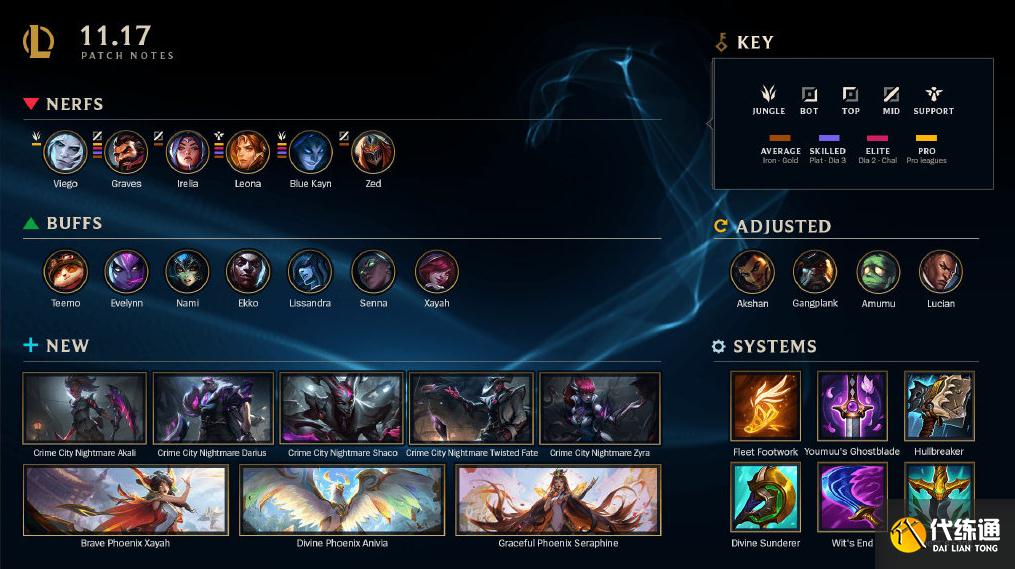The image size is (1015, 569).
Task: Choose the Lissandra champion icon
Action: (x=310, y=272)
